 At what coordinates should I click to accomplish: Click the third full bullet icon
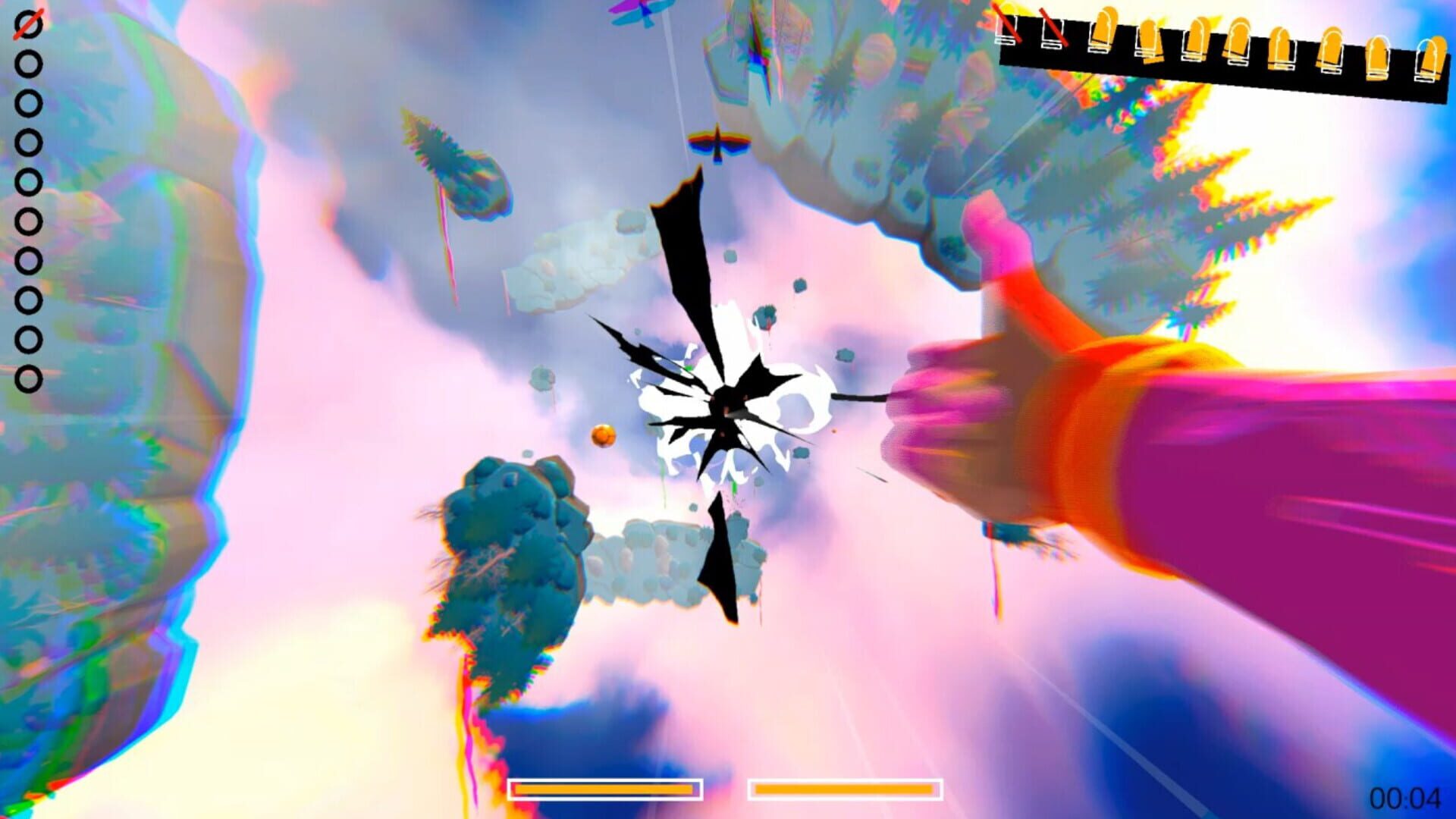1199,36
